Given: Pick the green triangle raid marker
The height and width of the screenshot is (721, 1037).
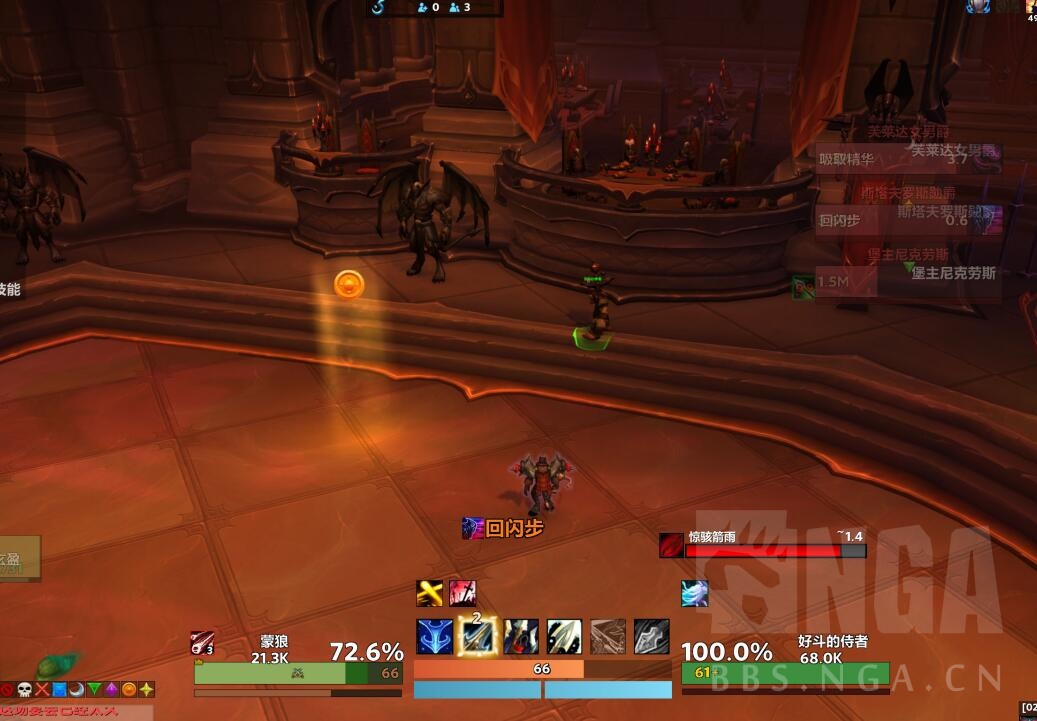Looking at the screenshot, I should (x=94, y=690).
